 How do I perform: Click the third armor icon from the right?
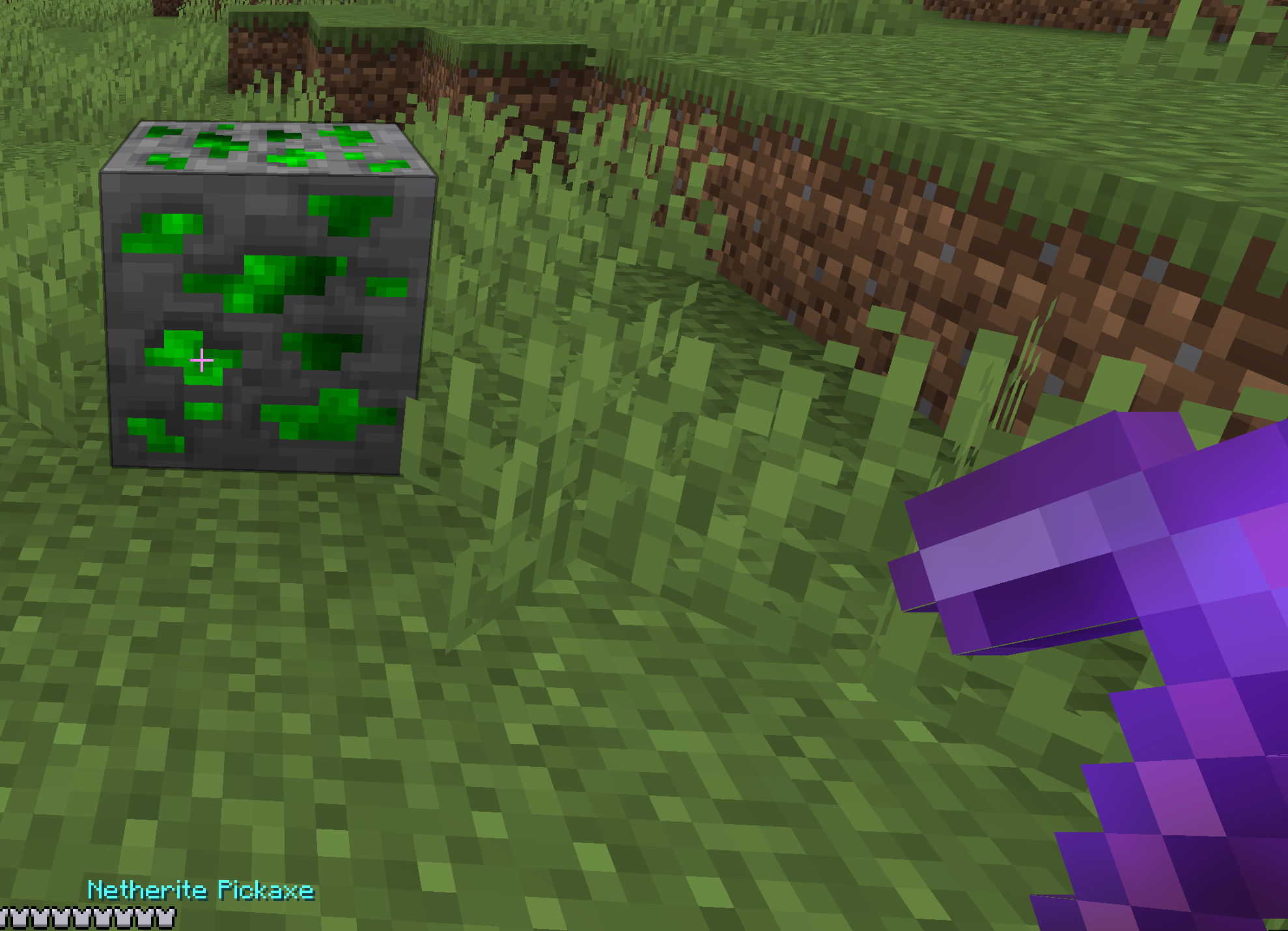pyautogui.click(x=124, y=919)
